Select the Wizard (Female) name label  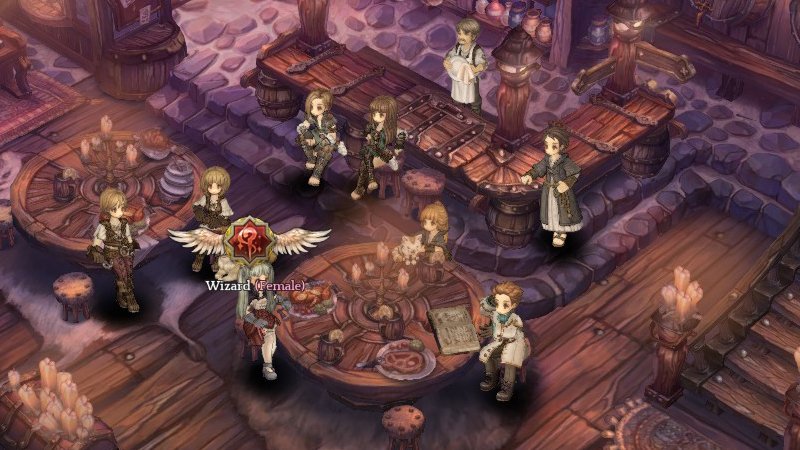point(255,285)
